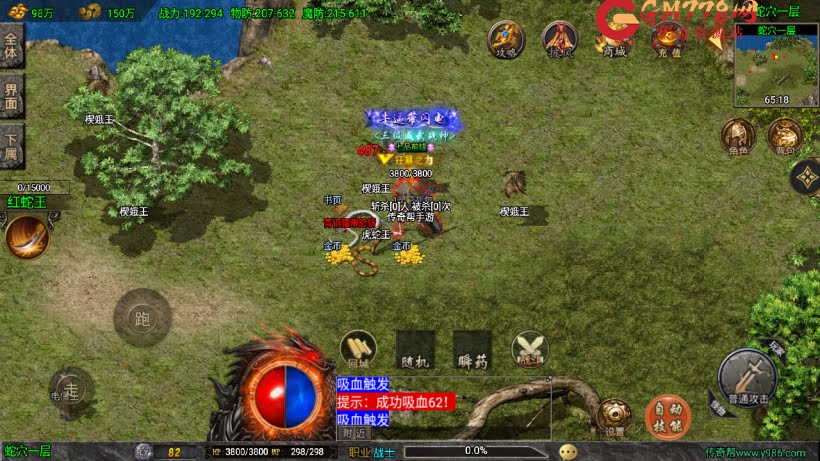Screen dimensions: 820x461
Task: Tap the 普通攻击 normal attack button
Action: [746, 376]
